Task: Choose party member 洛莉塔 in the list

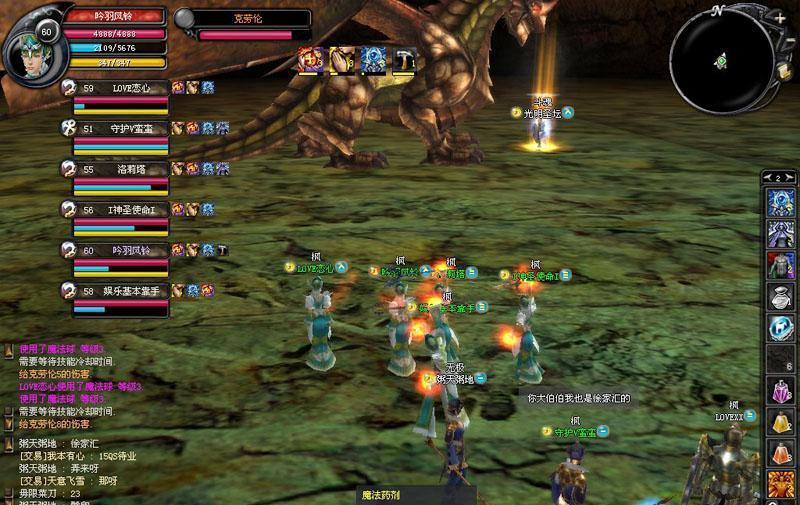Action: pos(122,170)
